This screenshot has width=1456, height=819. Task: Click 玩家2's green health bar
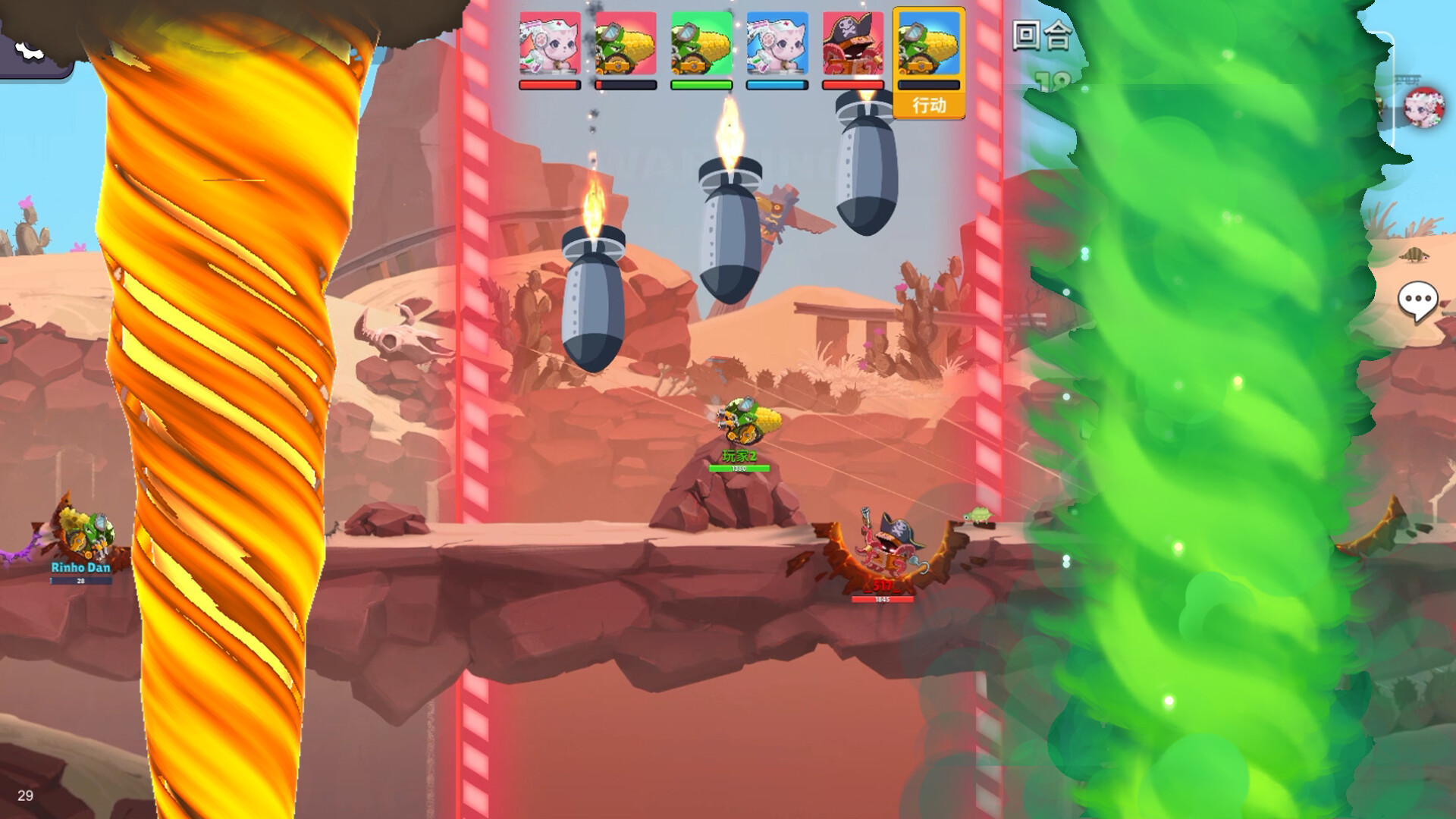[739, 467]
